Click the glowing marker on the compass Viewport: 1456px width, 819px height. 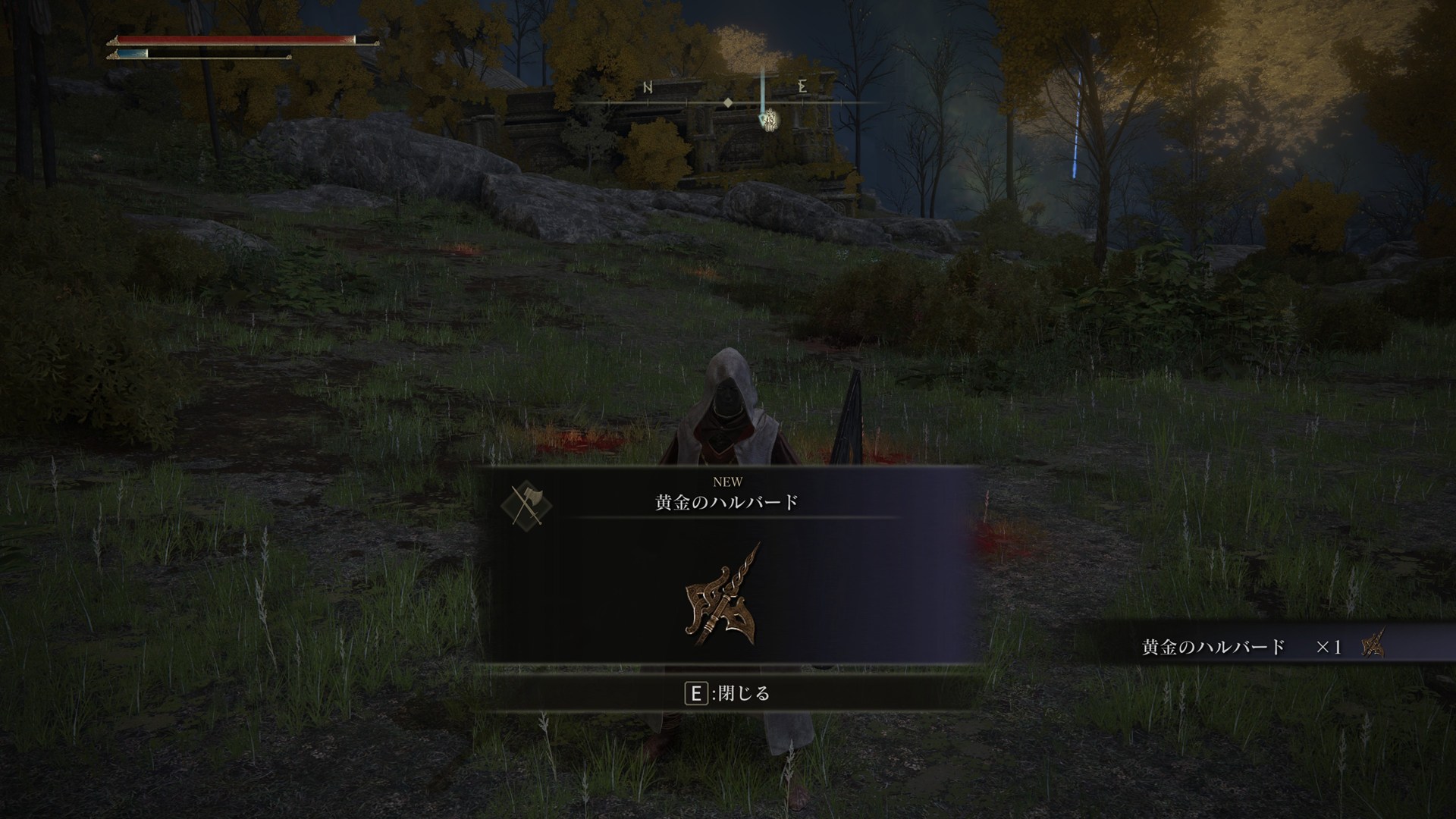(x=768, y=119)
